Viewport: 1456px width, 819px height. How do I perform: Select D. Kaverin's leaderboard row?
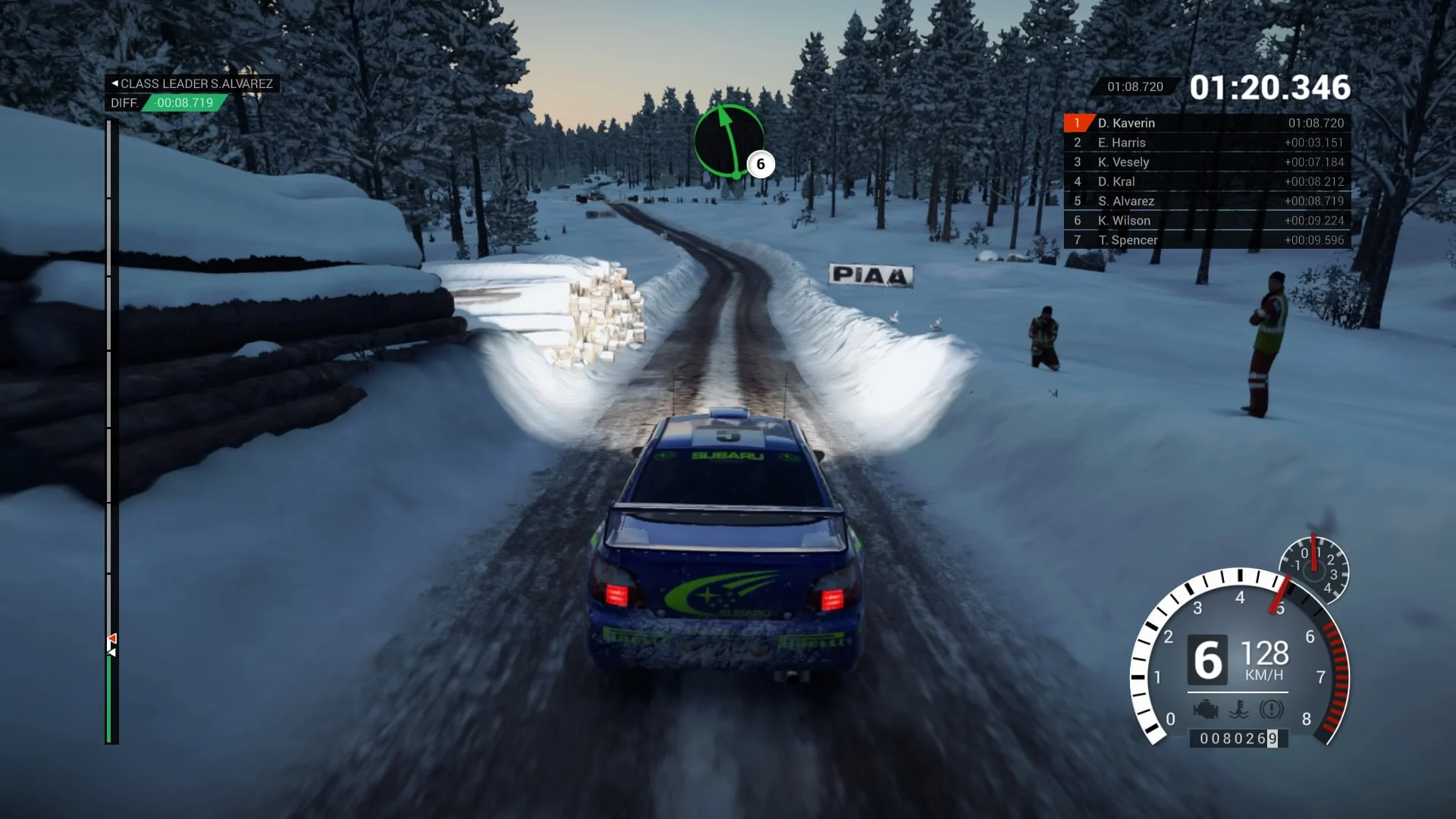pos(1207,123)
